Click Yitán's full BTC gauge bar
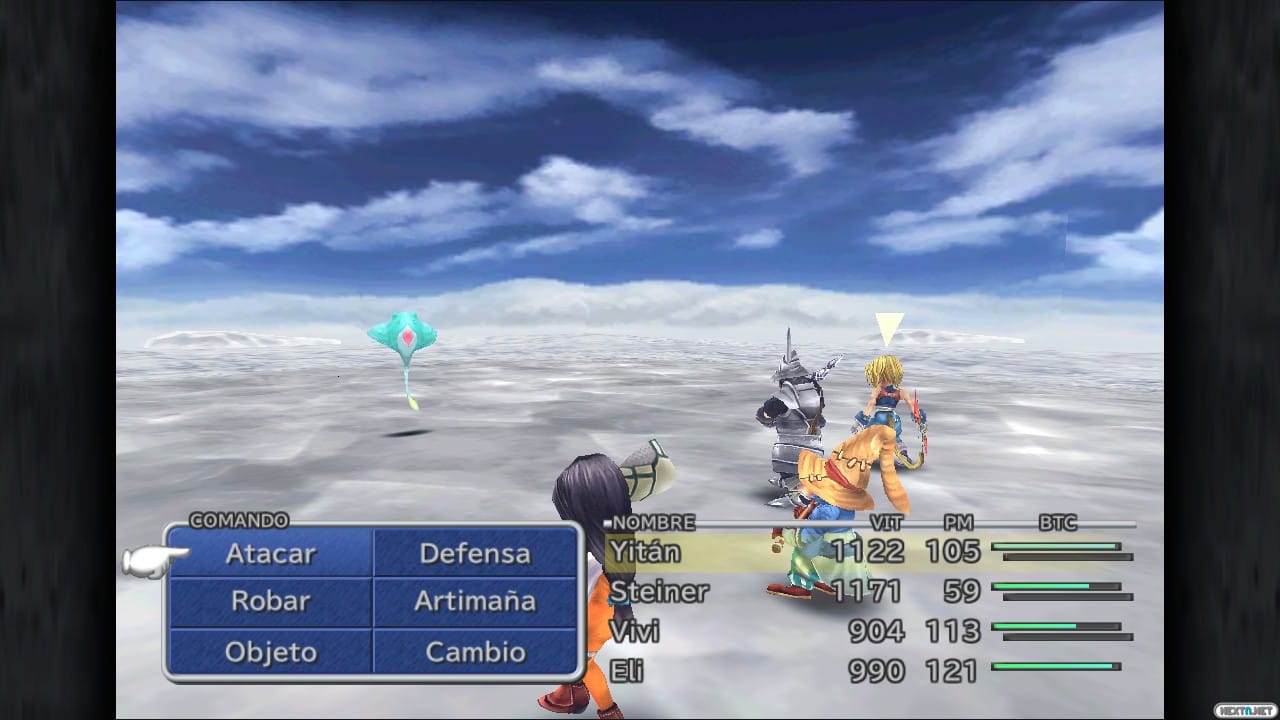 1053,547
